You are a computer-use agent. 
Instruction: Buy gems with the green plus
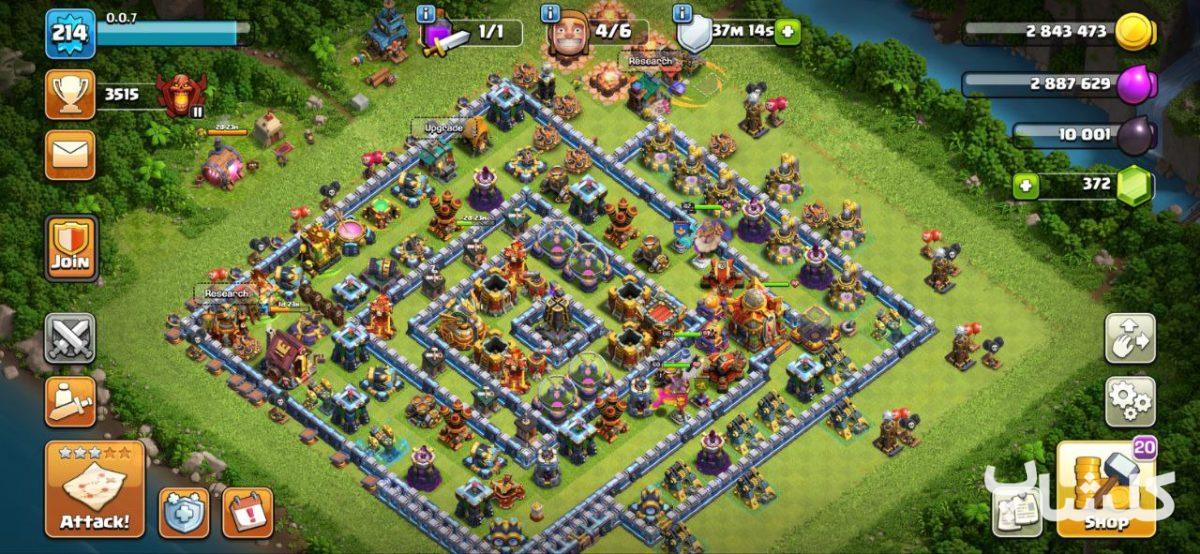tap(1023, 184)
